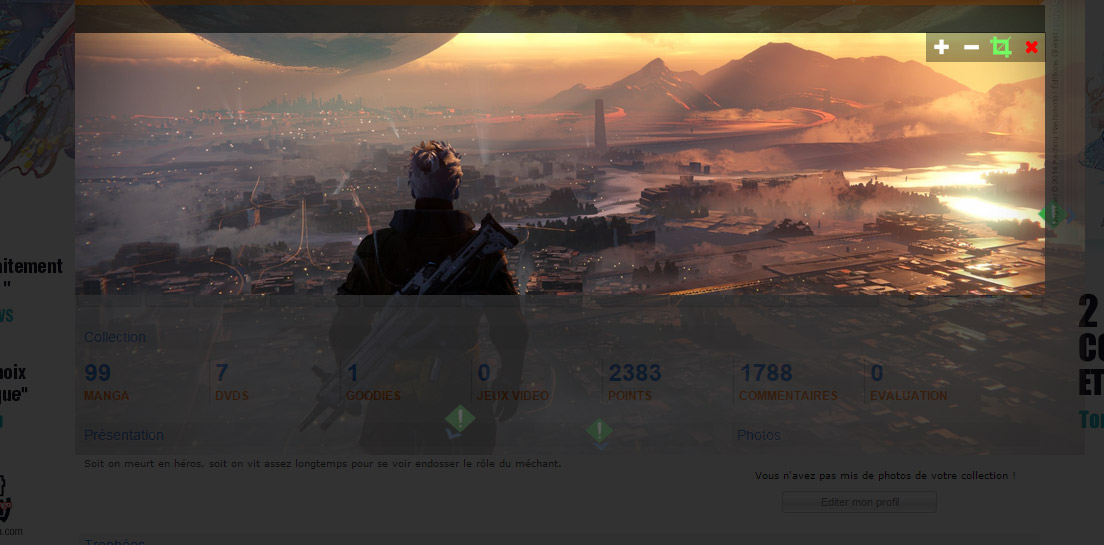The width and height of the screenshot is (1104, 545).
Task: Zoom in with the white plus button
Action: tap(941, 47)
